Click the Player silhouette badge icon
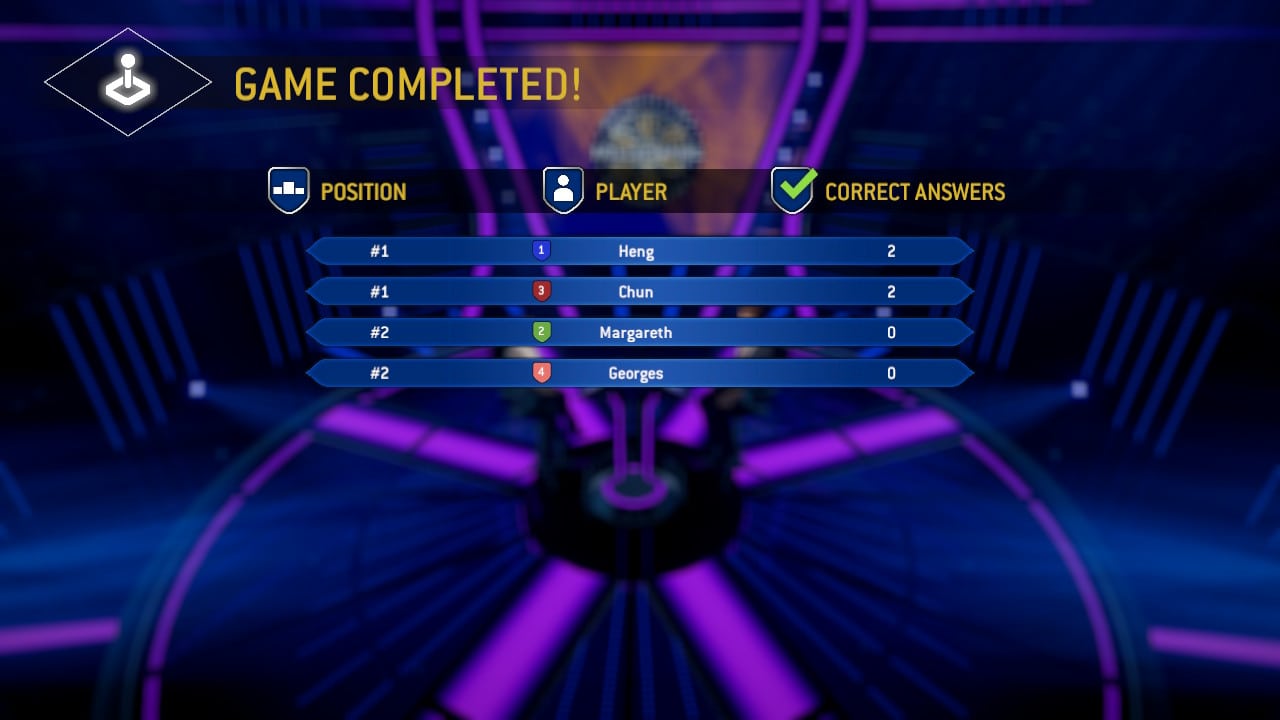Screen dimensions: 1280x720 click(563, 190)
